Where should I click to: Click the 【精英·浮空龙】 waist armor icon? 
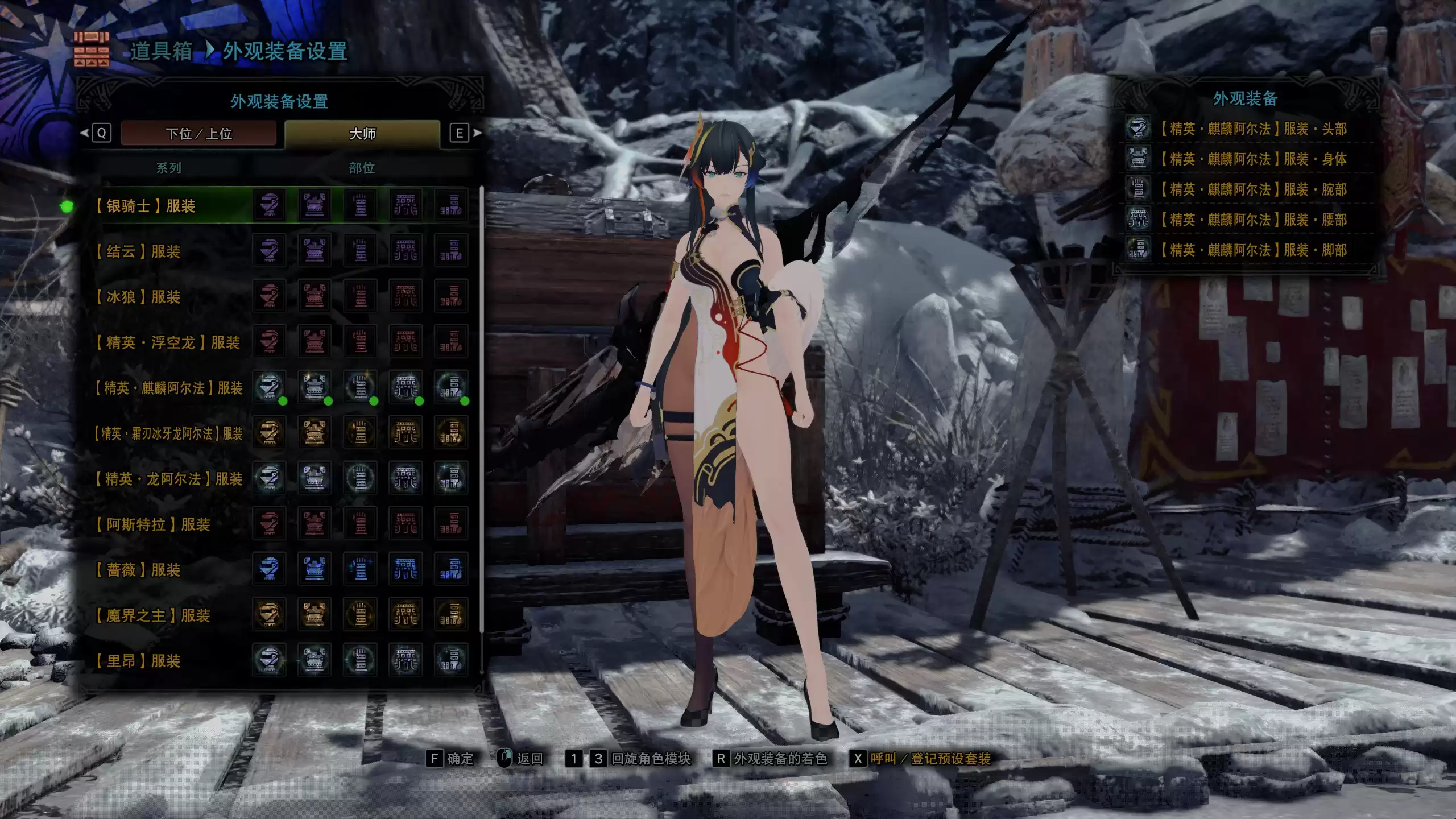(x=407, y=342)
